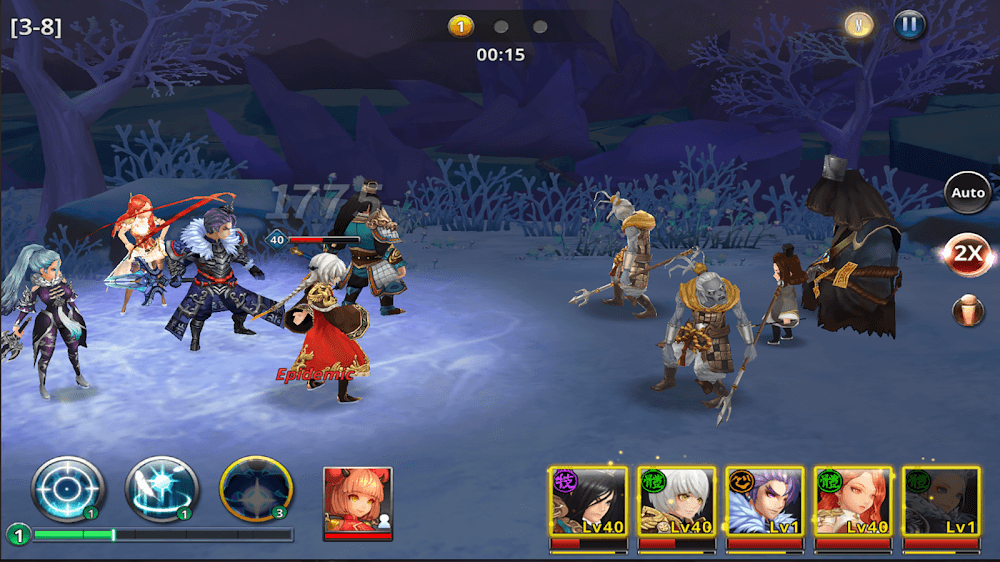Toggle Auto battle mode
The image size is (1000, 562).
967,193
